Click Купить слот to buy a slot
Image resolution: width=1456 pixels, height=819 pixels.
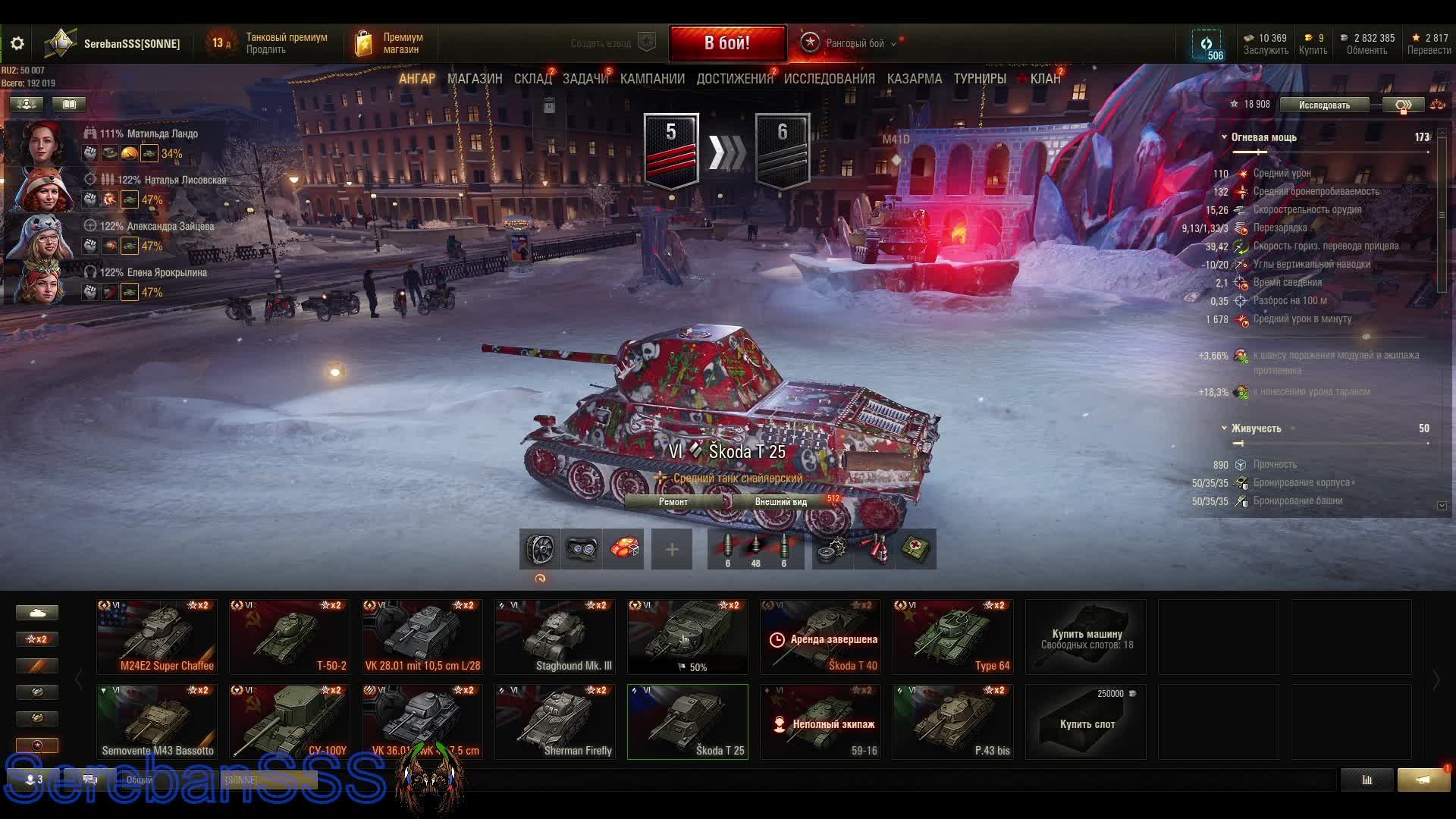tap(1086, 723)
